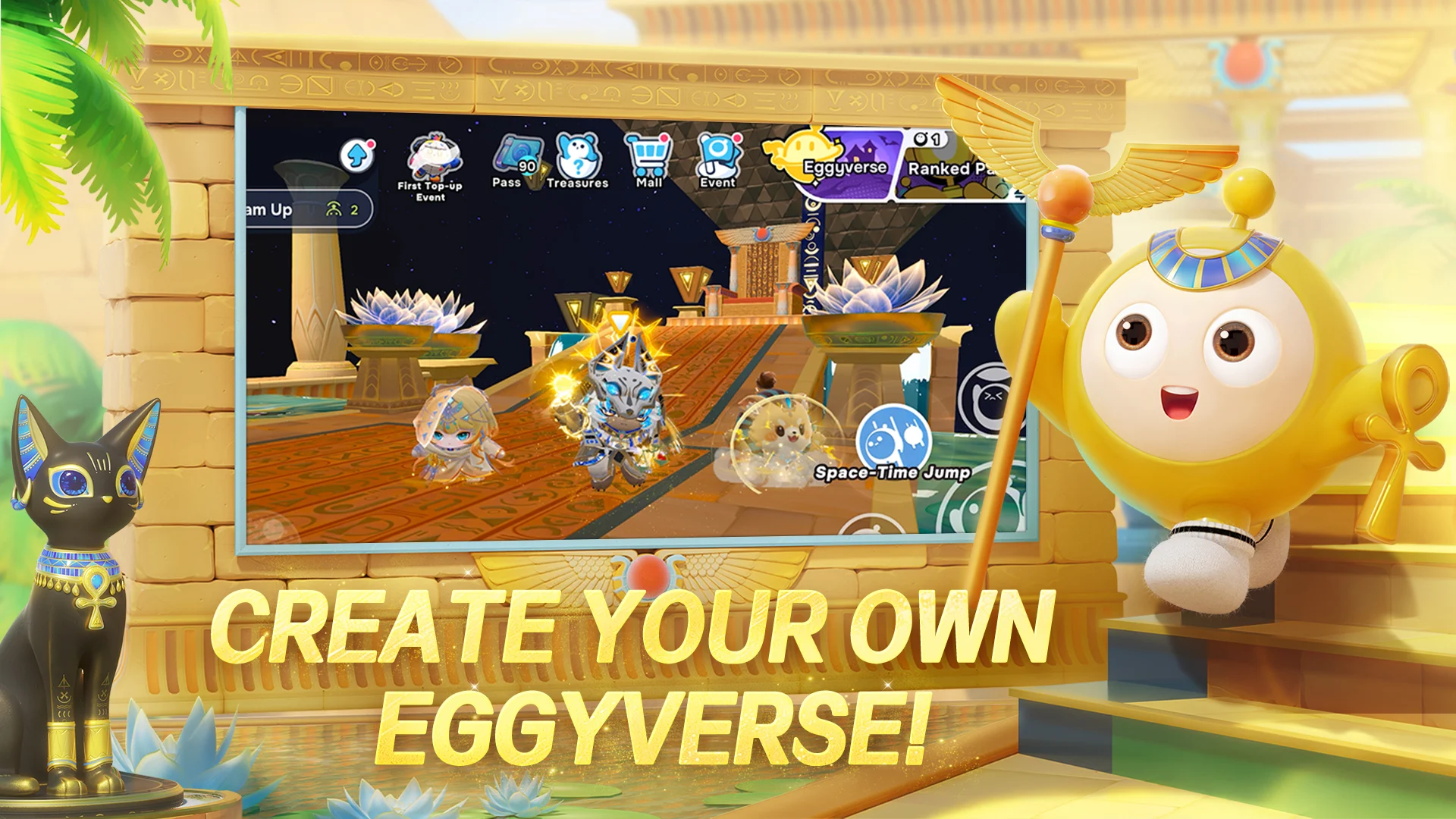Click the blue upgrade arrow icon
This screenshot has height=819, width=1456.
tap(356, 154)
